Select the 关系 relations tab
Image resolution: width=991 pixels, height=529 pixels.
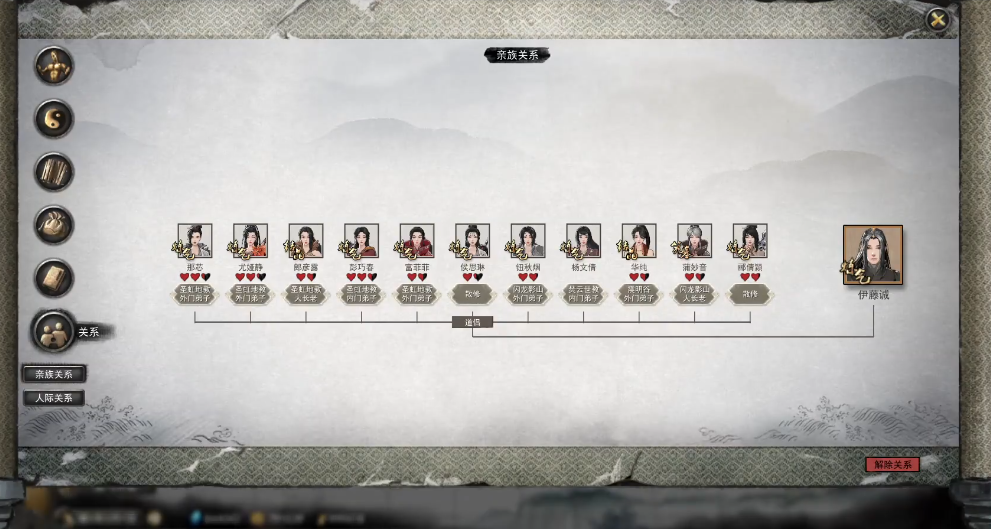point(56,331)
